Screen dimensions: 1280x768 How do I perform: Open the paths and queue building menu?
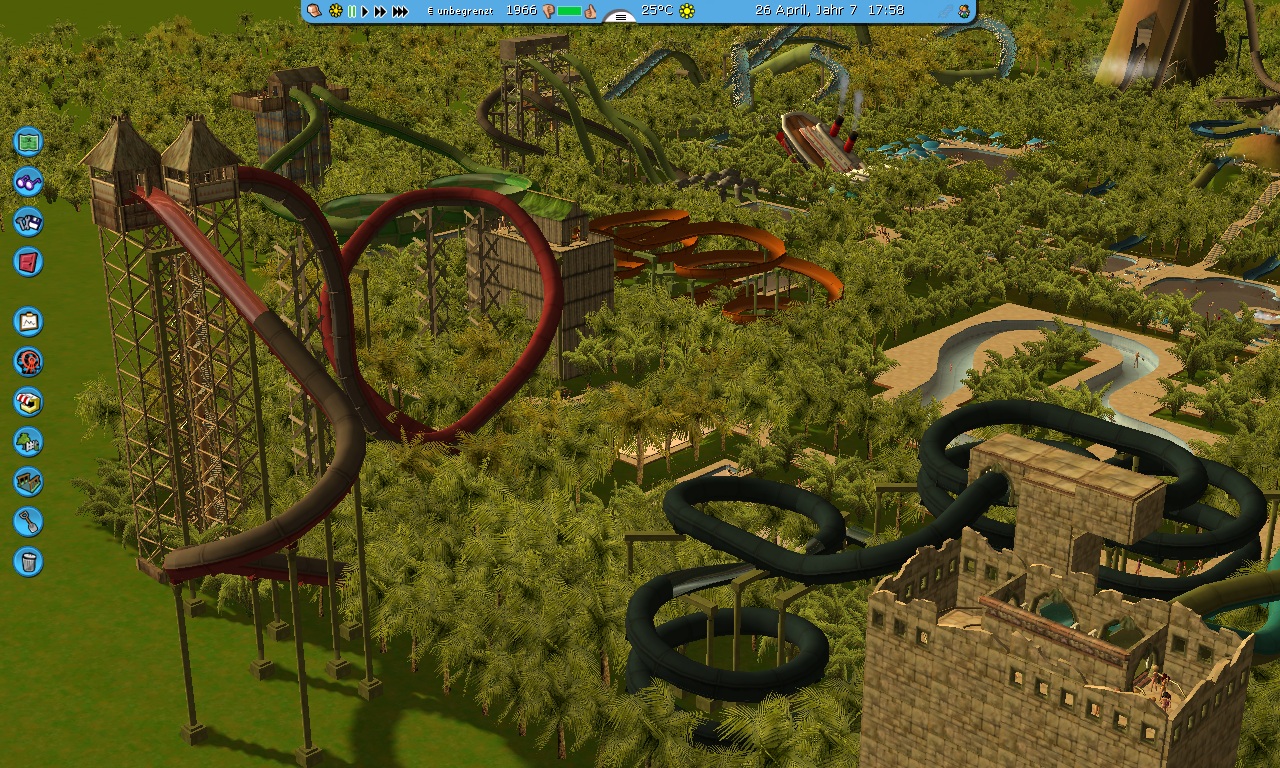[x=28, y=481]
